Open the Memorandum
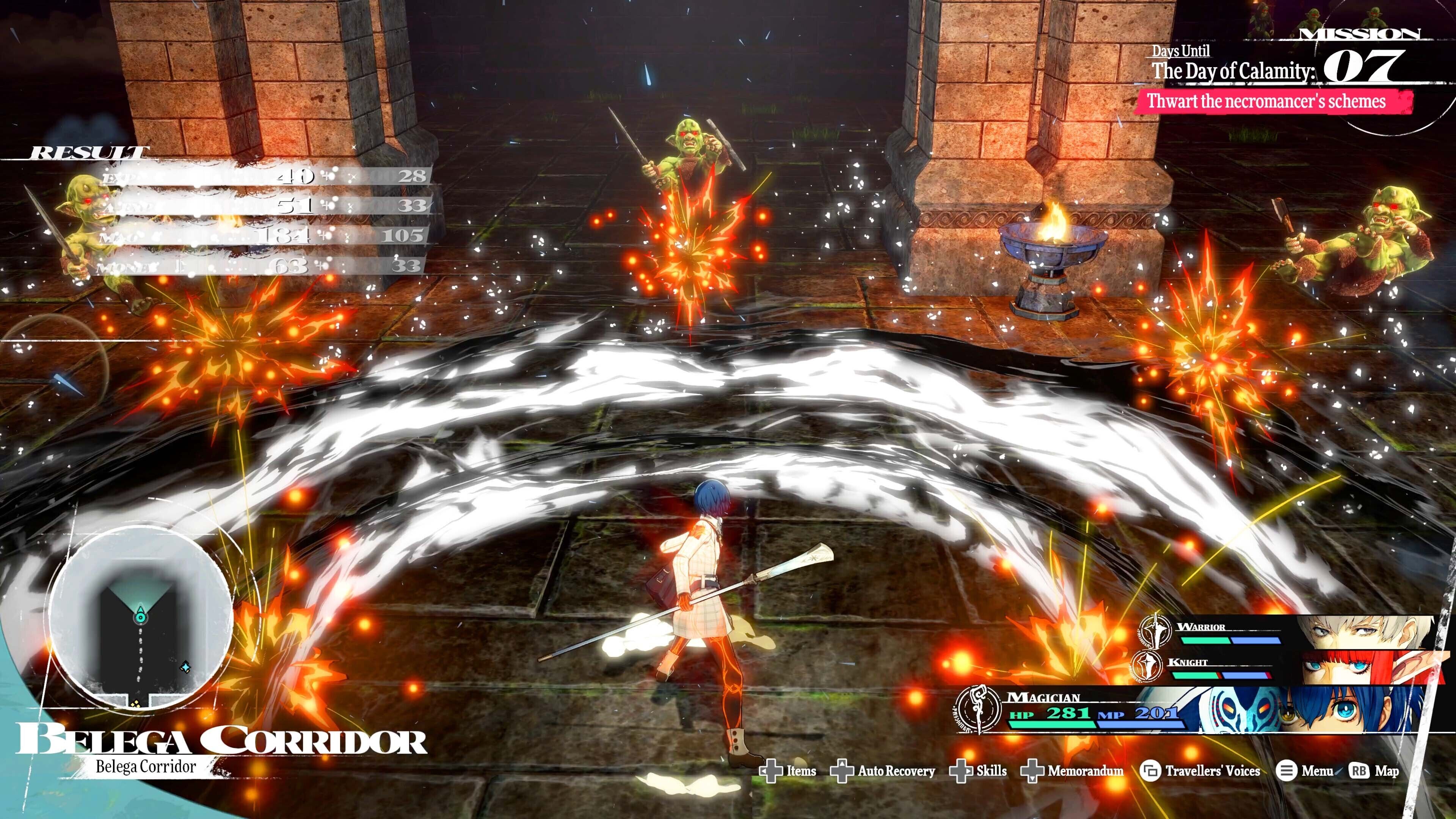Screen dimensions: 1456x819 pyautogui.click(x=1072, y=771)
